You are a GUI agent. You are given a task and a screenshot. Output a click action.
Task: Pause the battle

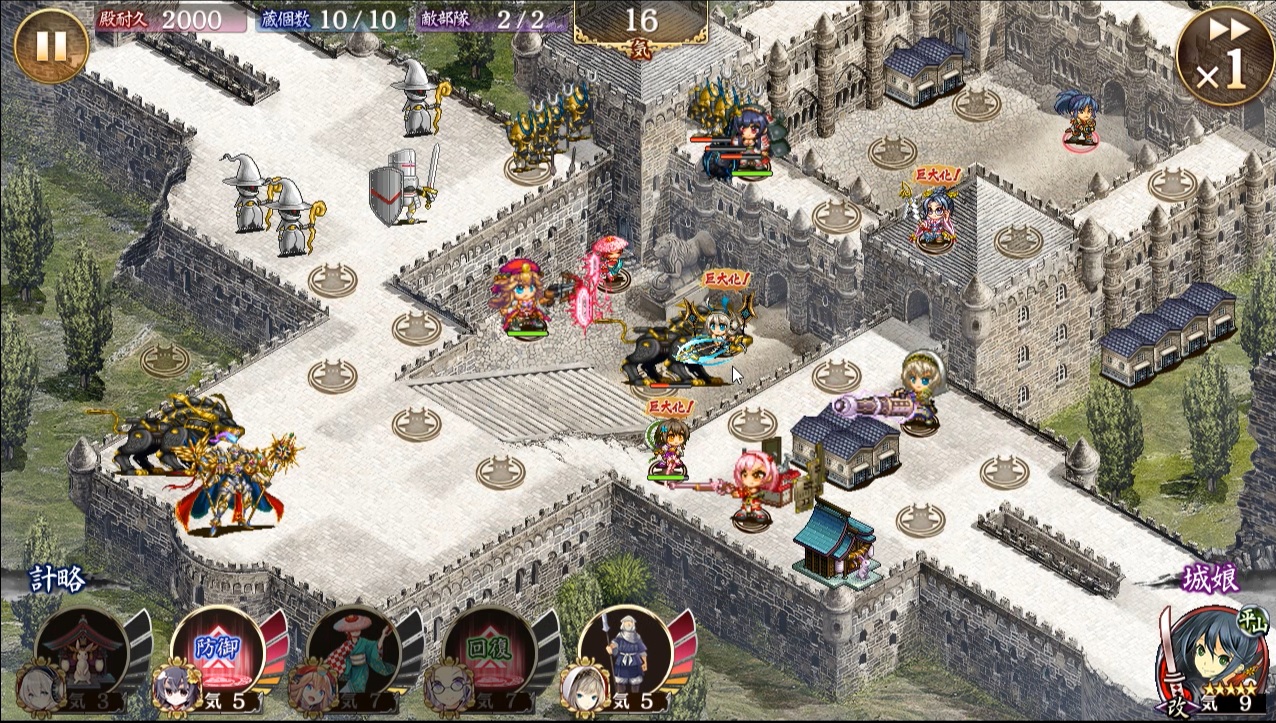(50, 46)
